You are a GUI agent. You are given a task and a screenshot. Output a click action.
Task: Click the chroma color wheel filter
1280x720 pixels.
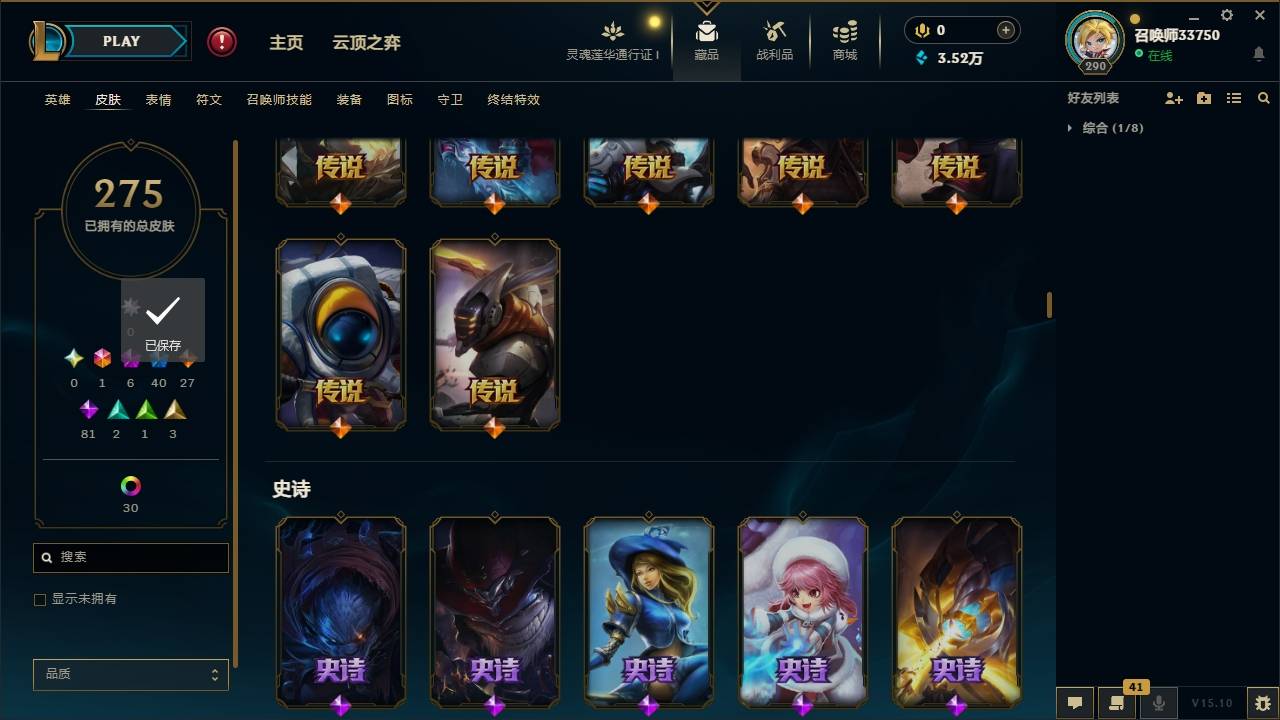(129, 488)
